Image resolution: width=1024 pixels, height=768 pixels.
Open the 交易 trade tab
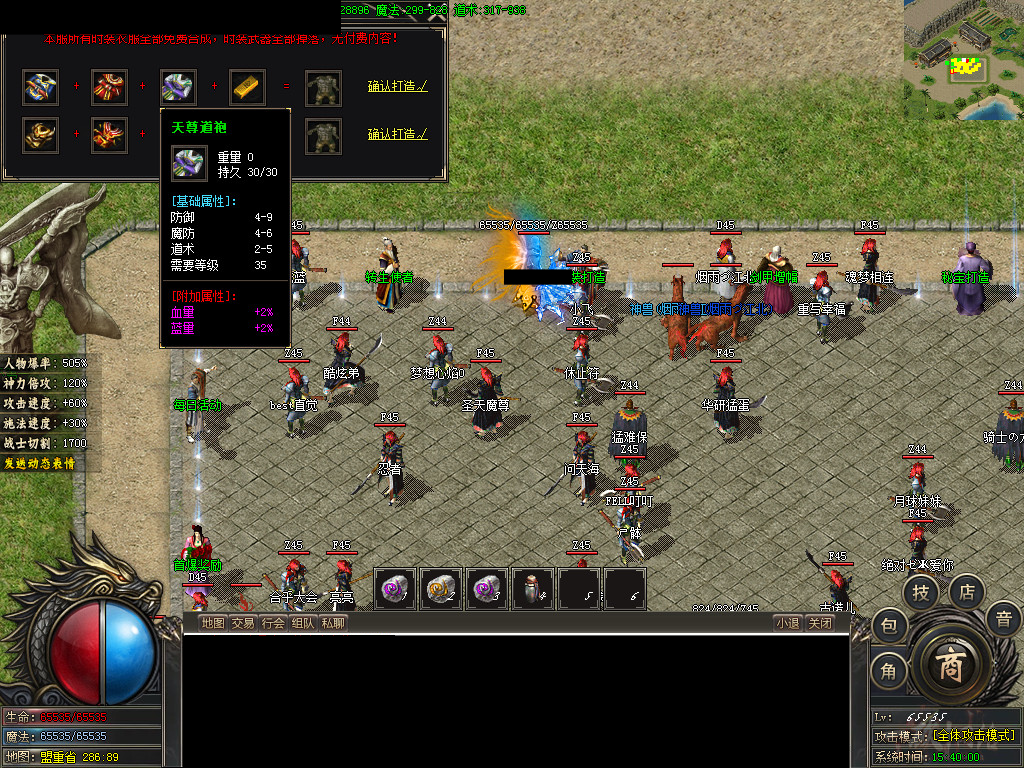point(243,623)
